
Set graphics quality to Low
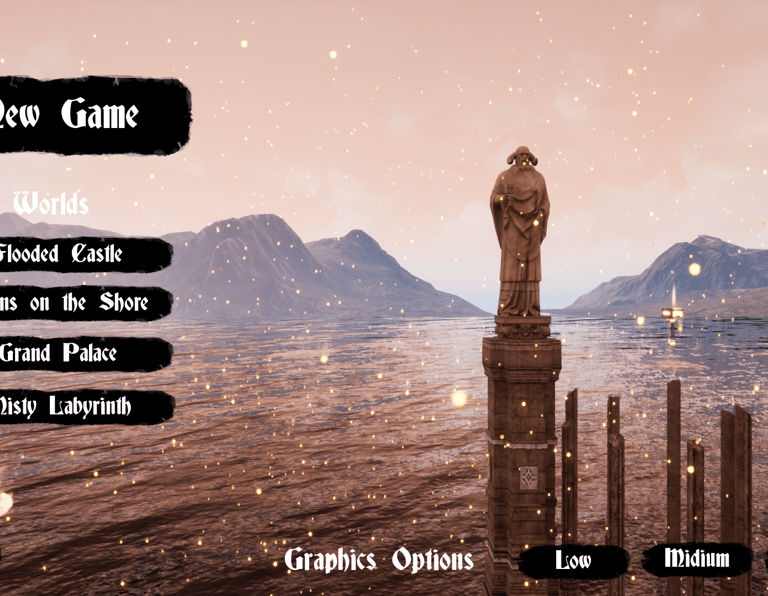click(573, 561)
